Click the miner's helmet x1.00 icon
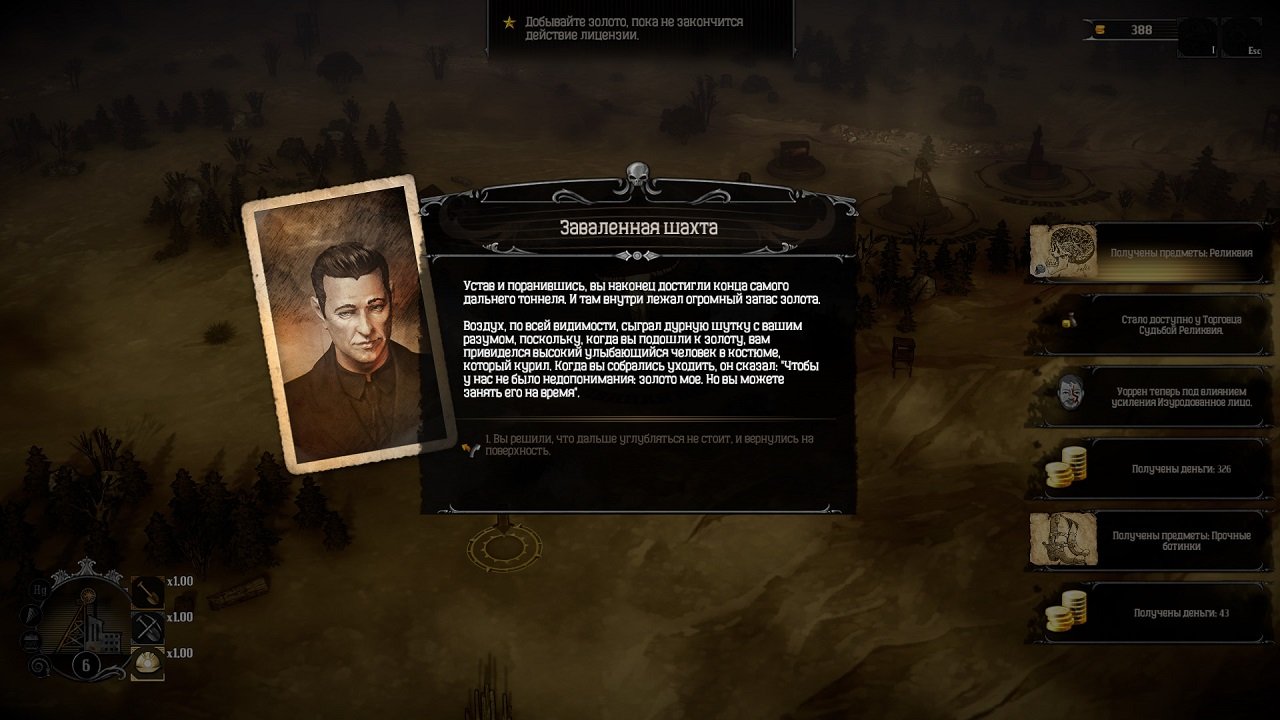The image size is (1280, 720). [147, 663]
